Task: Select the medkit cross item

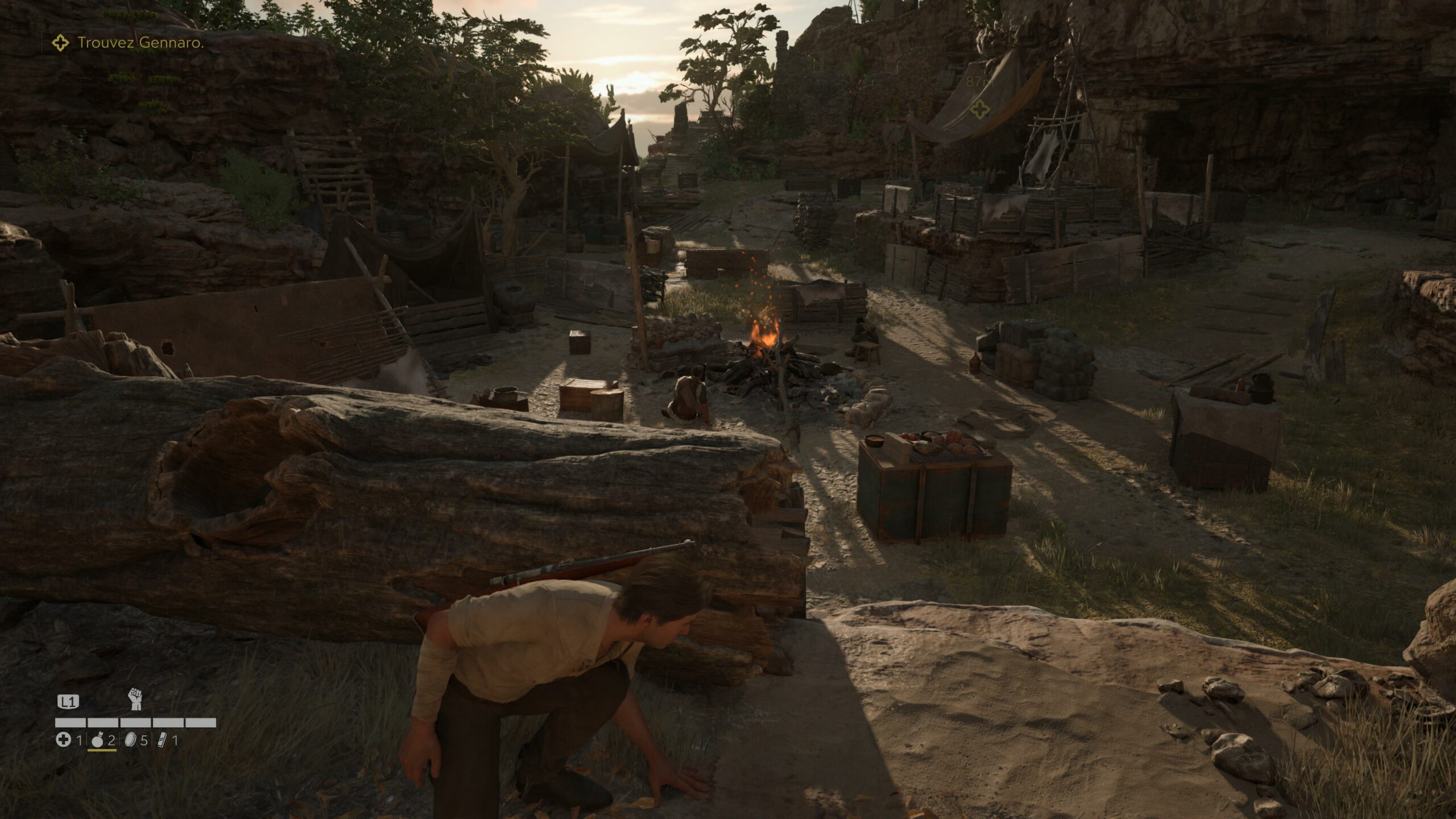Action: 63,740
